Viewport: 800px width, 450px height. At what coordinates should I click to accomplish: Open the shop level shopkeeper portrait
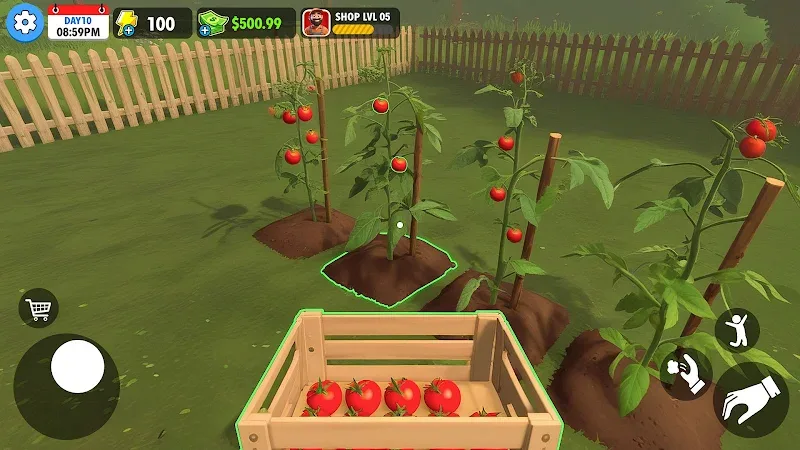(x=314, y=23)
